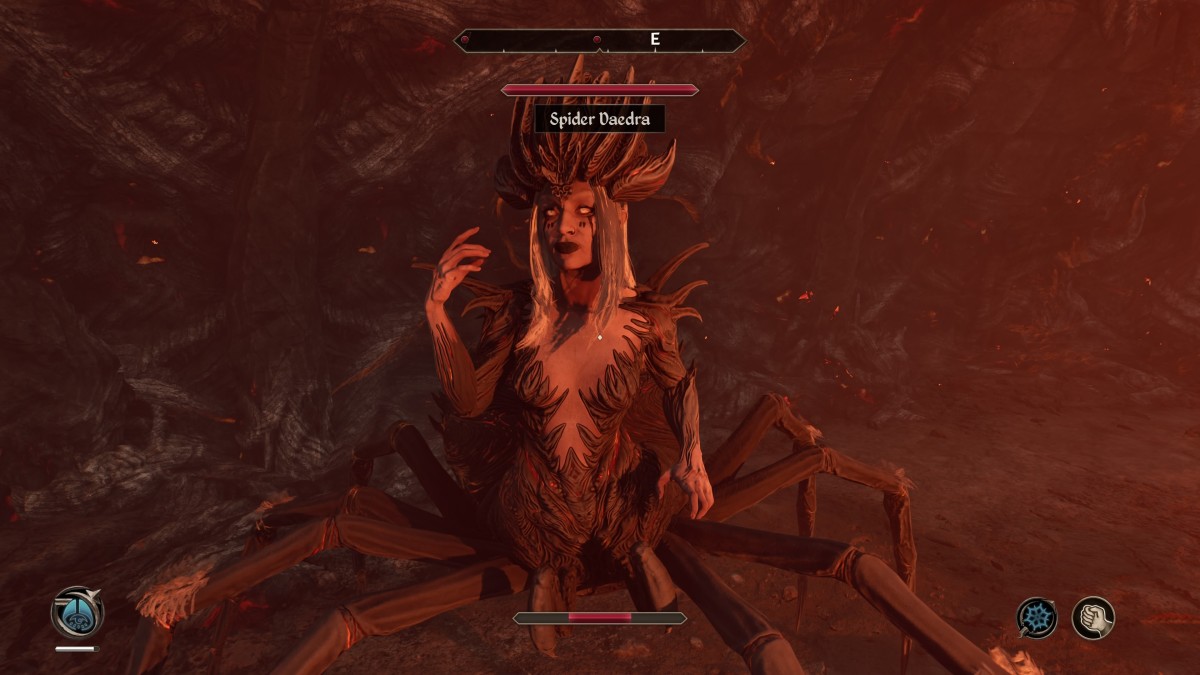The height and width of the screenshot is (675, 1200).
Task: Click the clenched fist weapon icon
Action: click(x=1093, y=617)
